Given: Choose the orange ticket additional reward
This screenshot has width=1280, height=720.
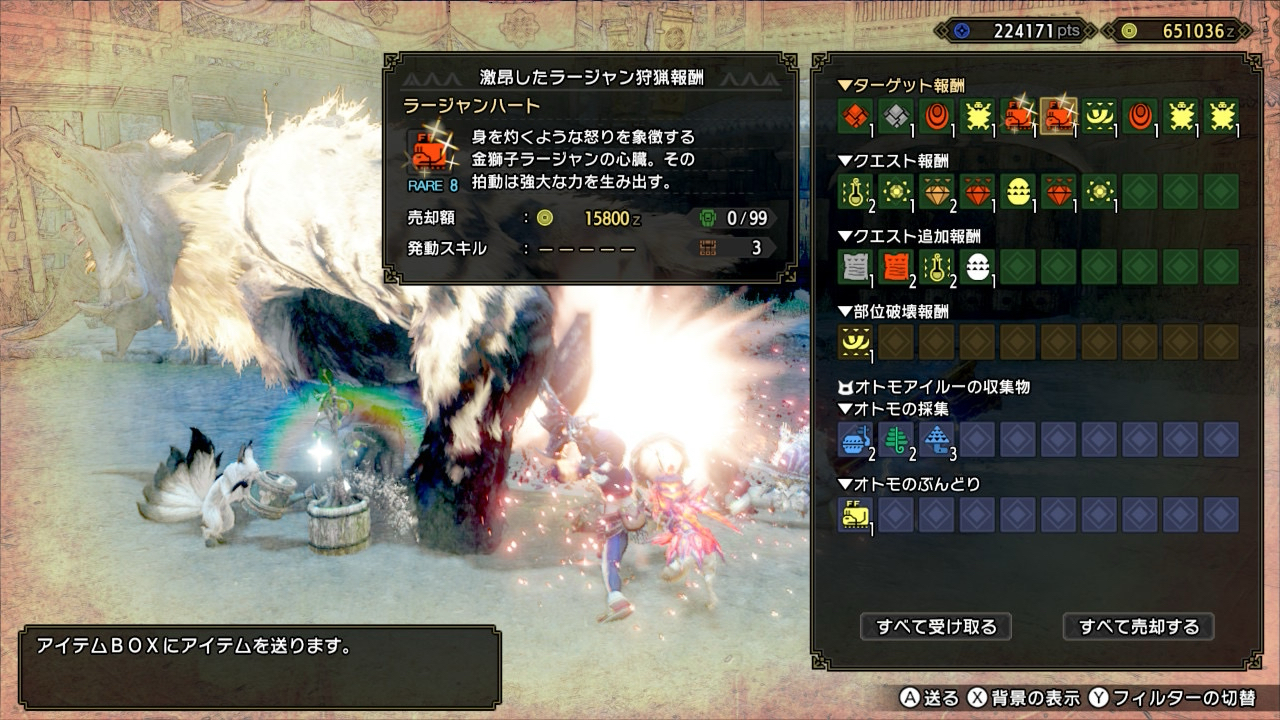Looking at the screenshot, I should pos(896,266).
